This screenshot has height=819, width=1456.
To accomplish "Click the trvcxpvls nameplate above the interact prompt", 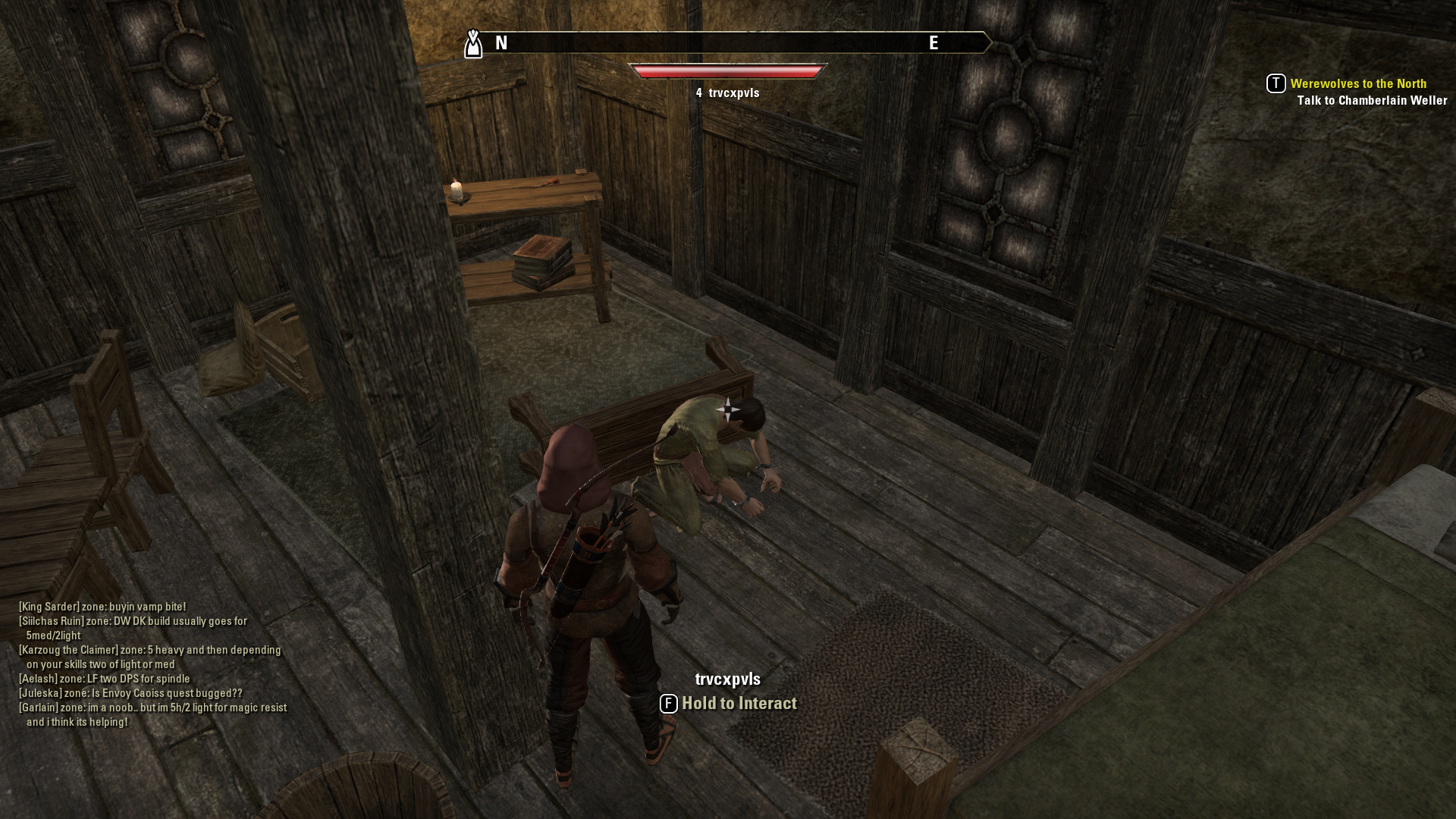I will 728,679.
